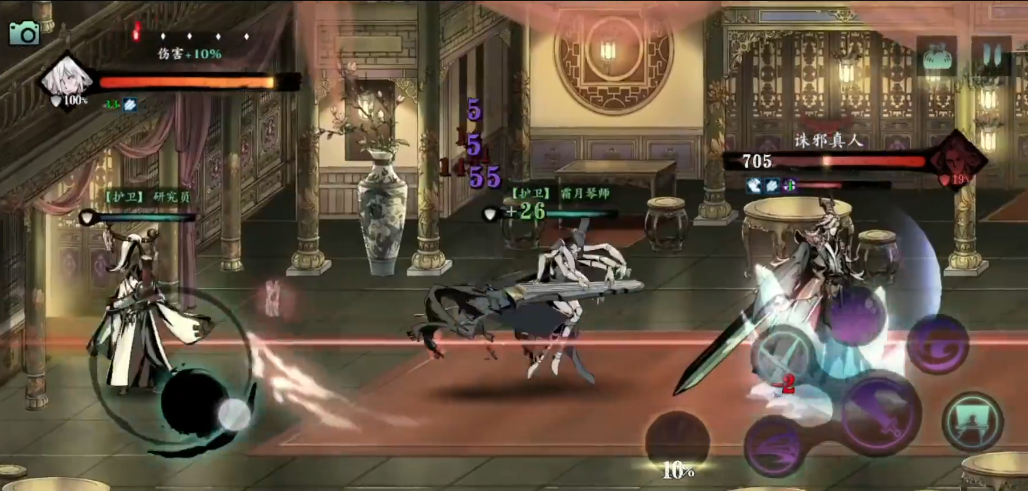Pause the game with the pause button
Viewport: 1028px width, 491px height.
[x=991, y=57]
